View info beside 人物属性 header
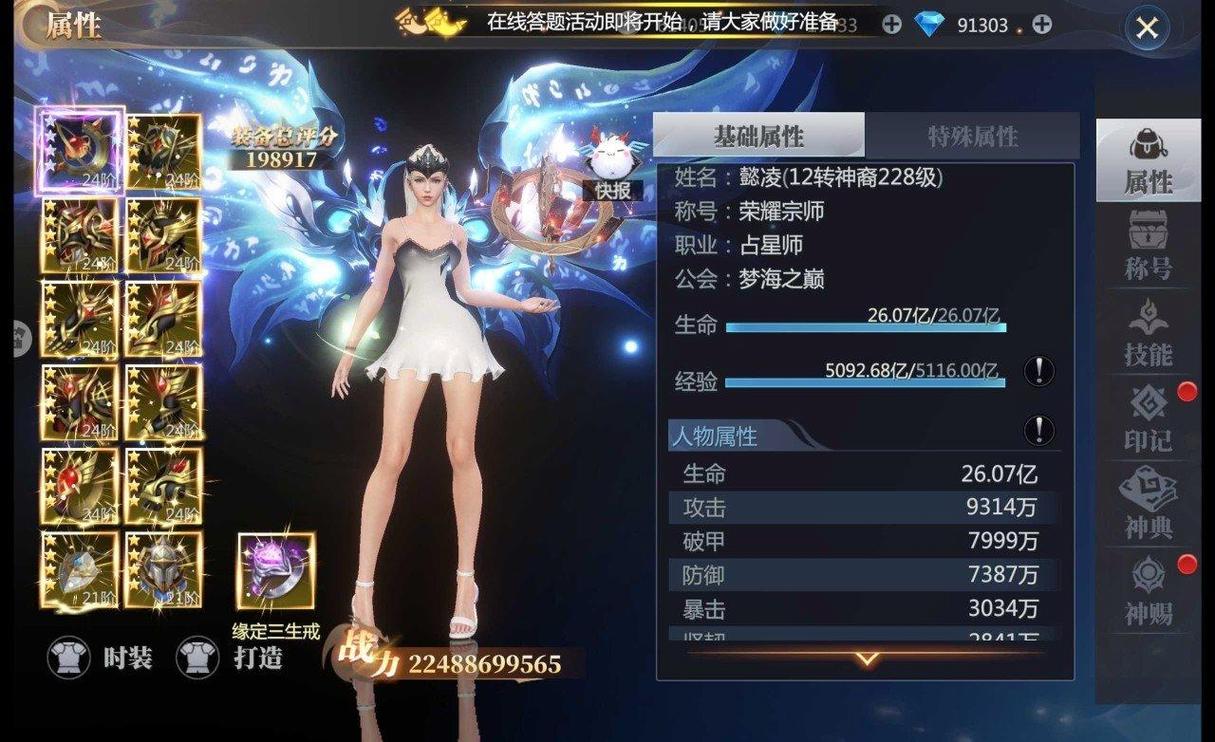 pyautogui.click(x=1039, y=431)
